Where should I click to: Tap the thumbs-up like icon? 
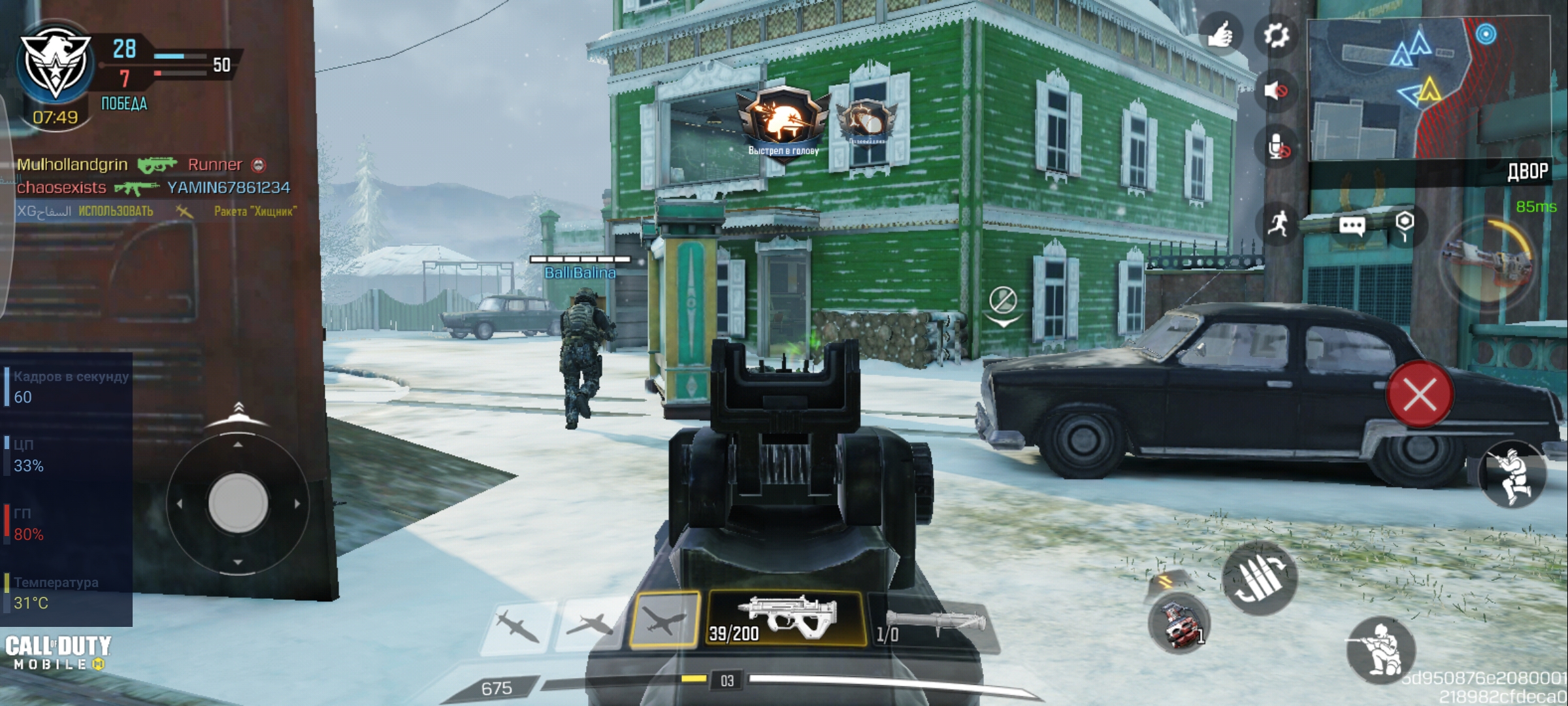coord(1220,34)
